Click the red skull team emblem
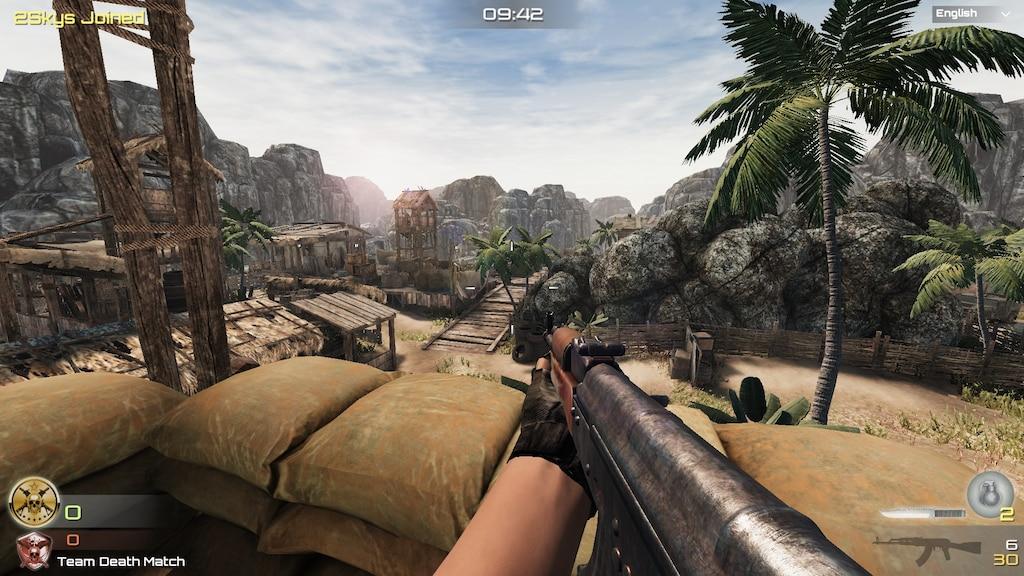 point(33,550)
